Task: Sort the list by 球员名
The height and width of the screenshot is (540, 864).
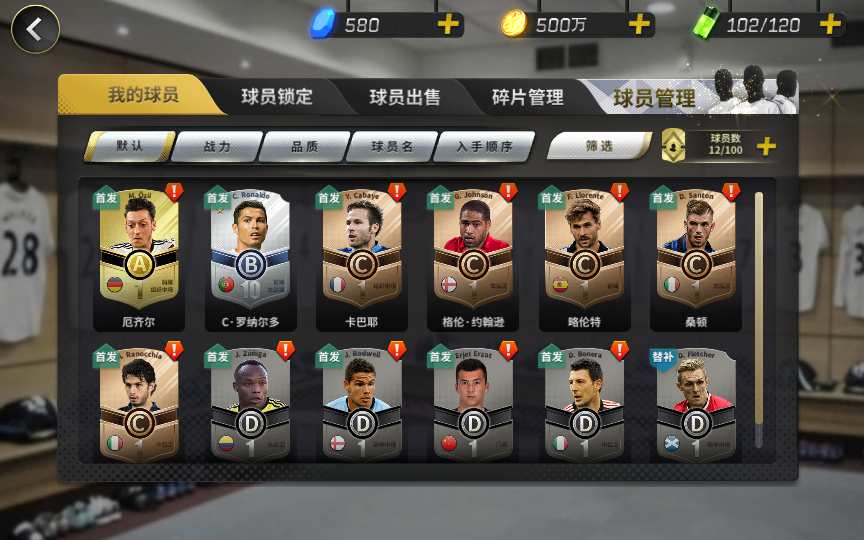Action: pos(392,147)
